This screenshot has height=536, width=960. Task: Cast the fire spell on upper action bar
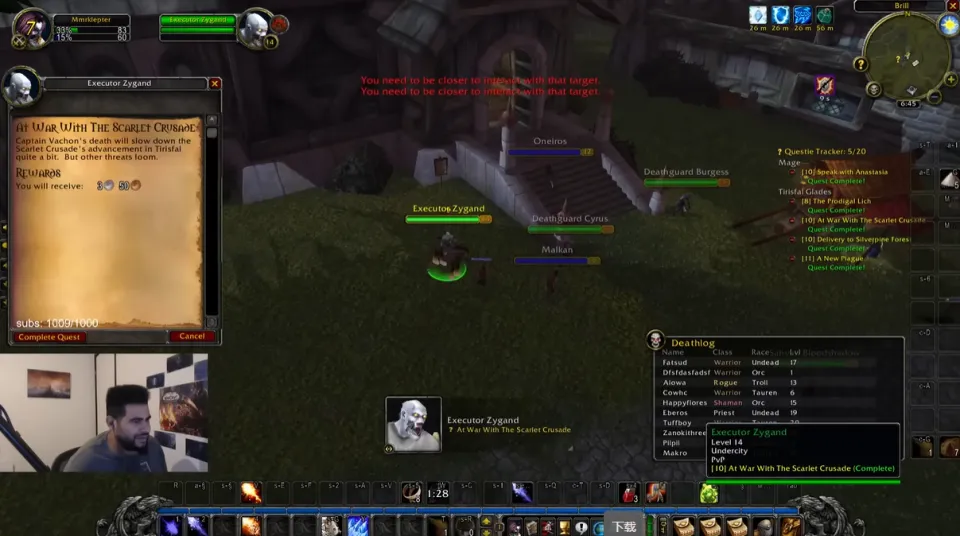coord(251,493)
